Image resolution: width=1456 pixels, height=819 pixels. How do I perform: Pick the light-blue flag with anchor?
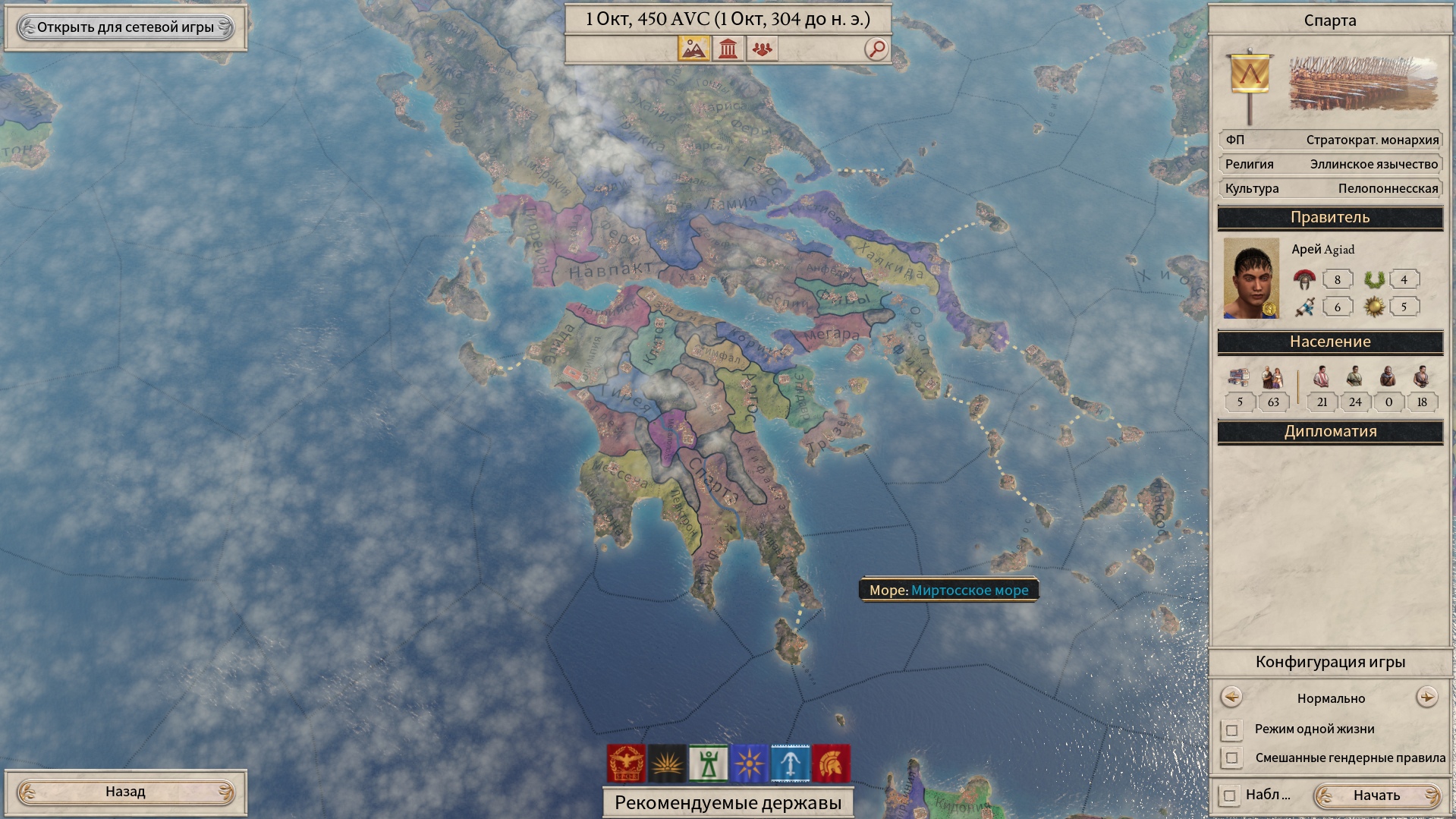tap(790, 763)
